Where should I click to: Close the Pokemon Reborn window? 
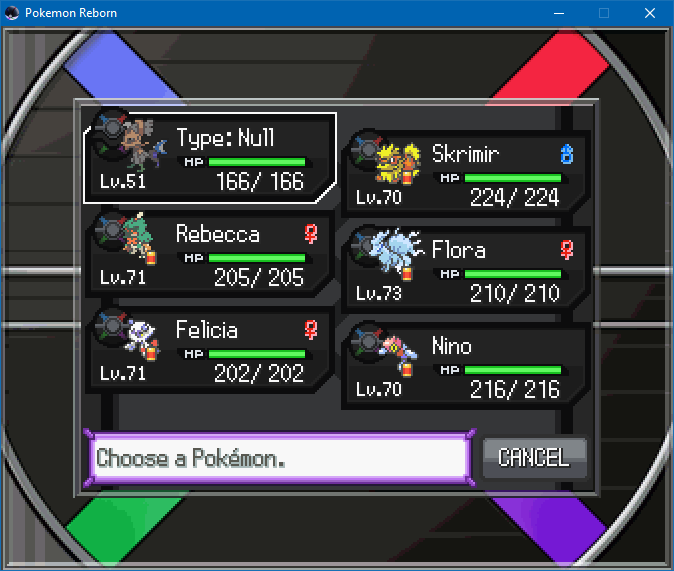click(650, 13)
